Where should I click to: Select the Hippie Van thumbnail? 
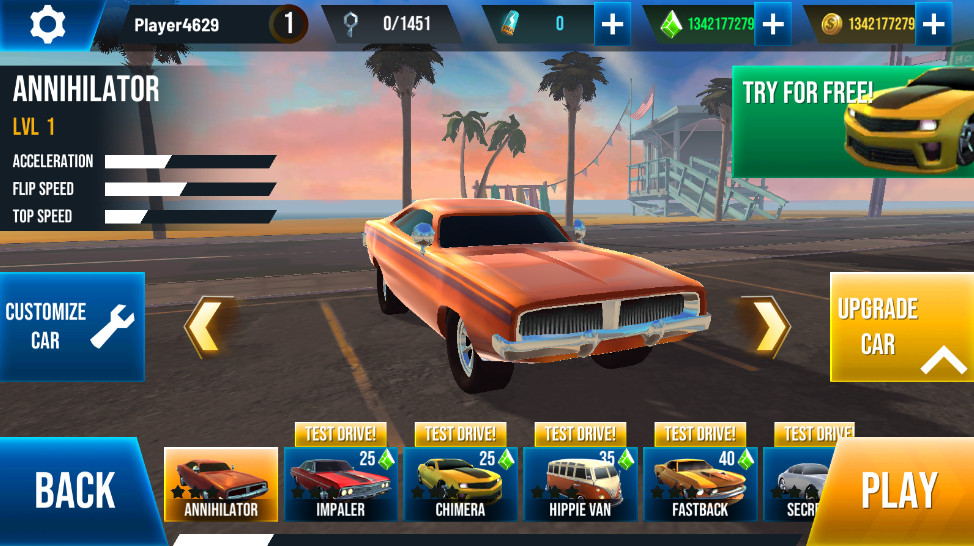point(581,484)
